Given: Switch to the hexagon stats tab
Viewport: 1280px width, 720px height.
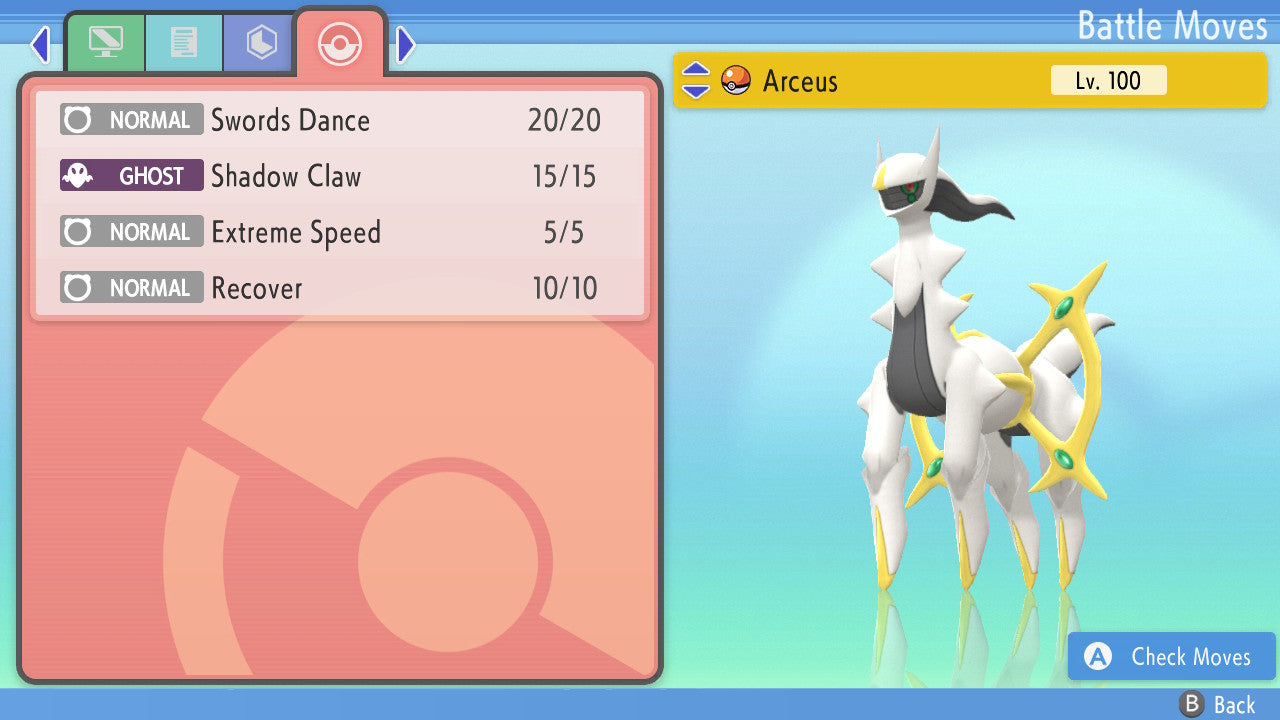Looking at the screenshot, I should point(261,43).
